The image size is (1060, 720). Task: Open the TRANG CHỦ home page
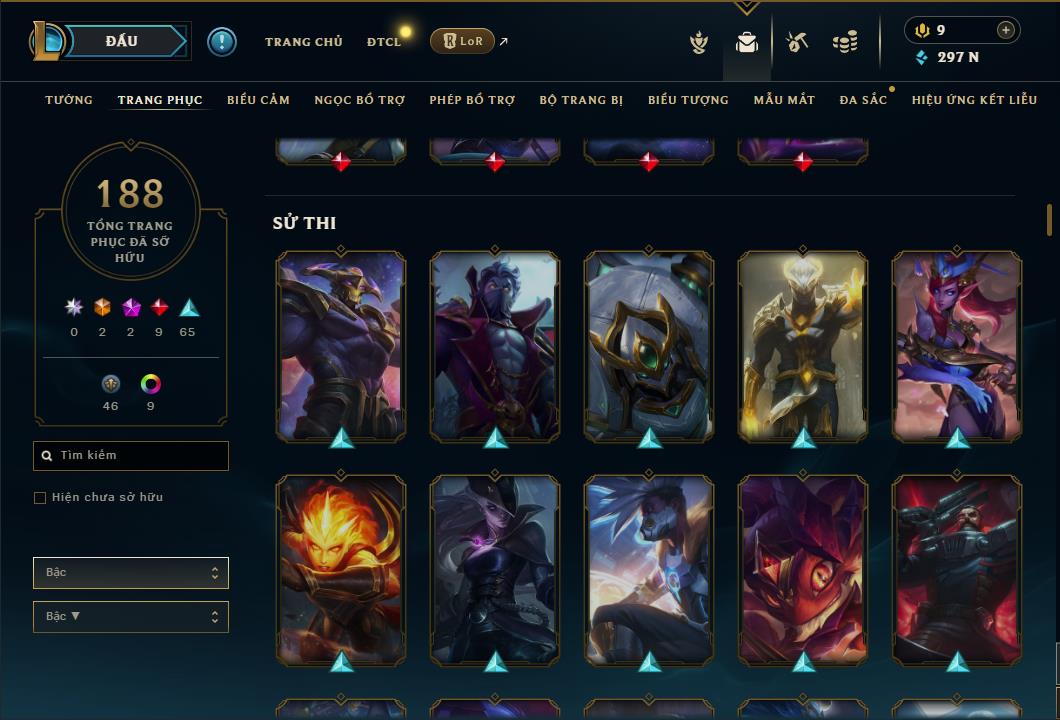click(x=303, y=42)
